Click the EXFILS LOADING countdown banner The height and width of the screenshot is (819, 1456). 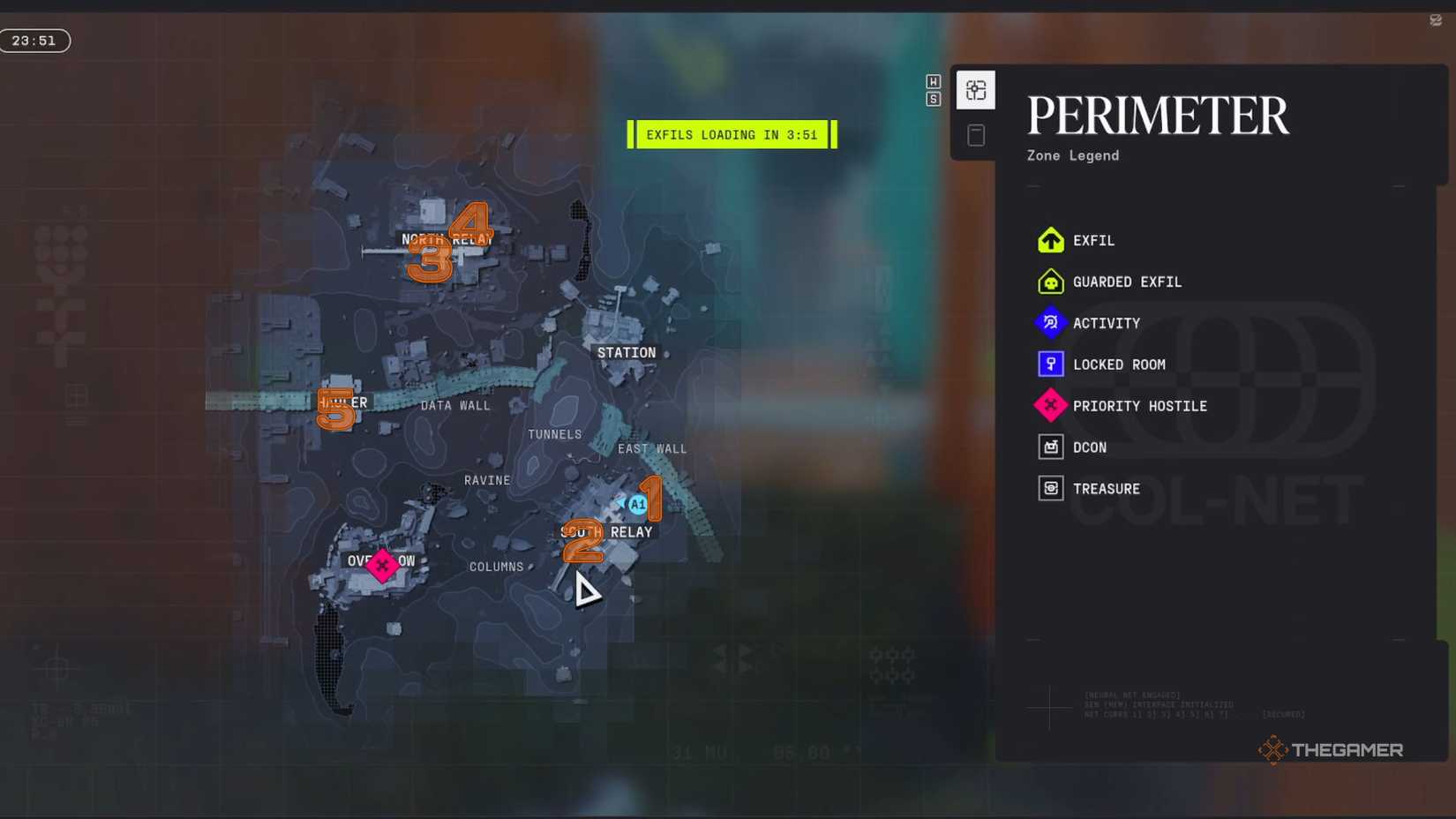732,134
